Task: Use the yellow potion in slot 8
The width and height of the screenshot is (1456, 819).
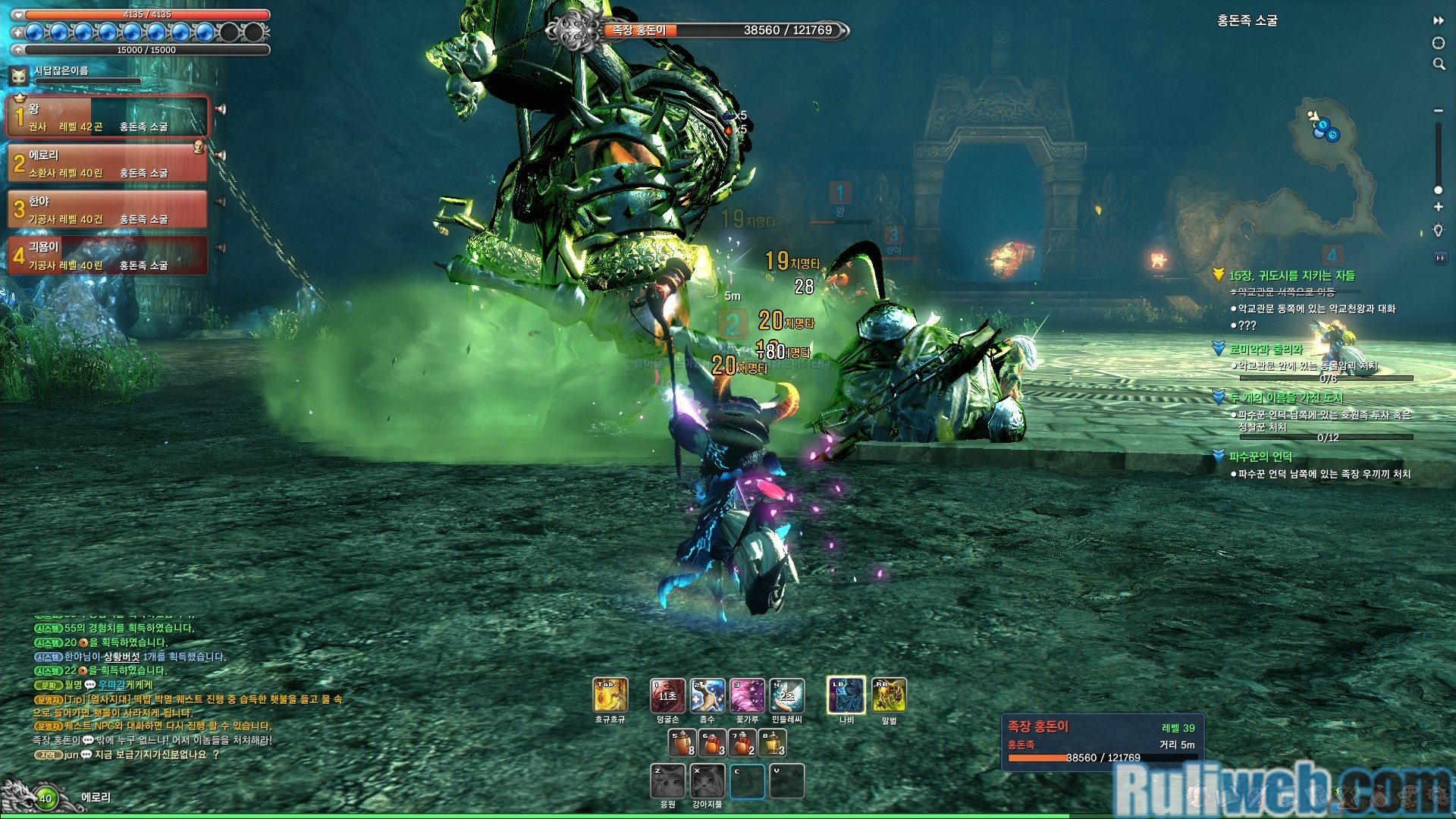Action: pyautogui.click(x=773, y=743)
